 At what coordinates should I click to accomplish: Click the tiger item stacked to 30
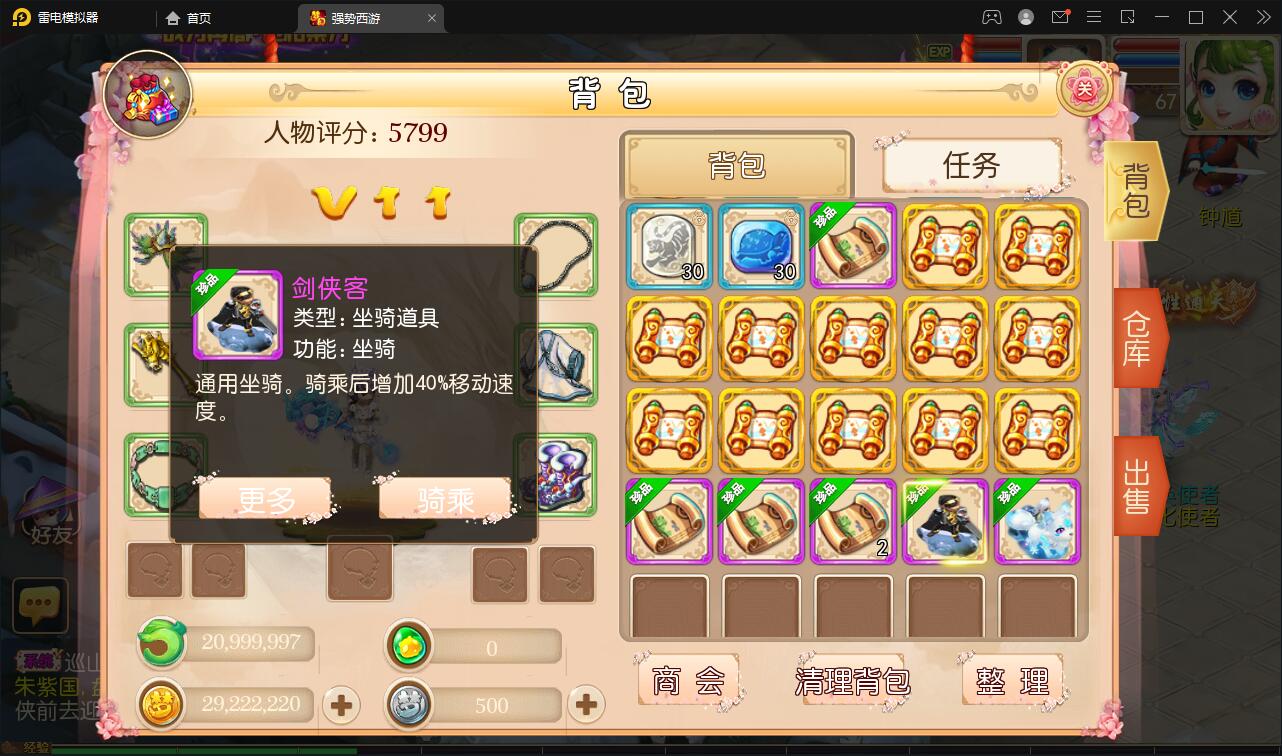(x=668, y=246)
